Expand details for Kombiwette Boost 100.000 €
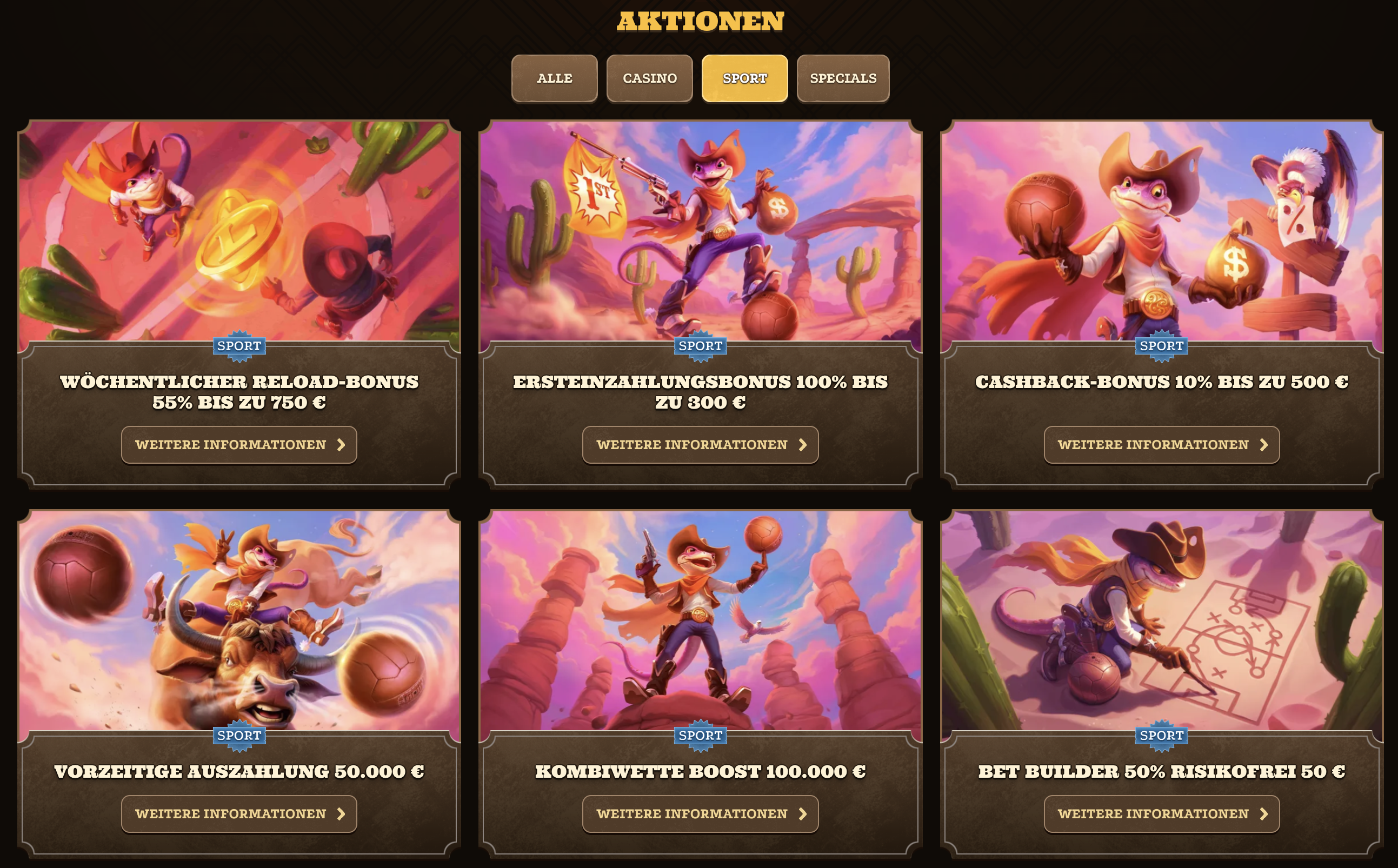 click(x=700, y=813)
